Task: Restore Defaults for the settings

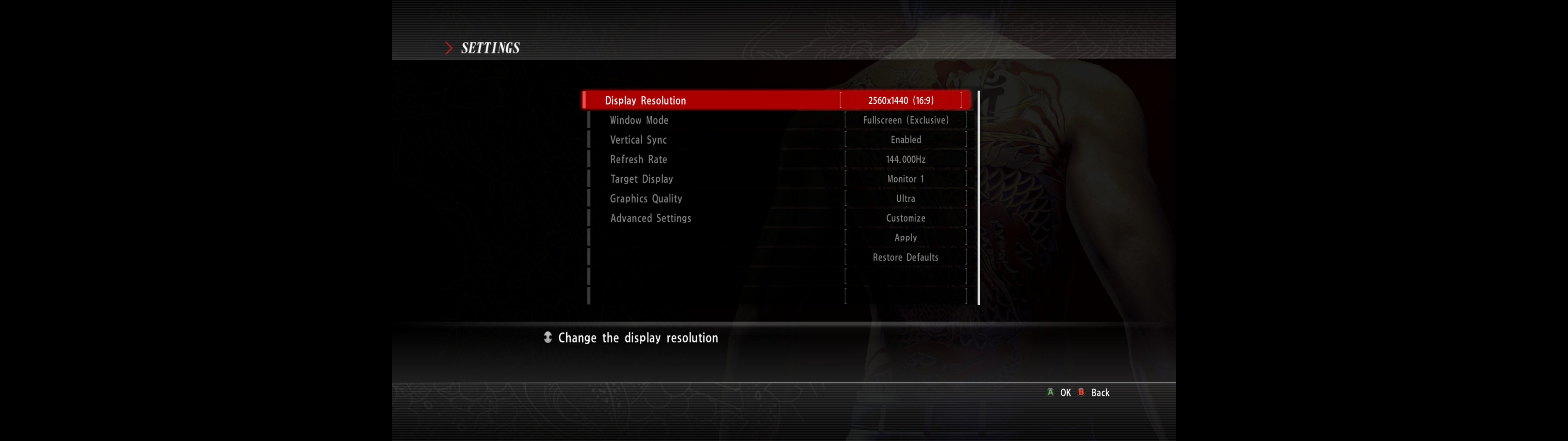Action: pos(905,257)
